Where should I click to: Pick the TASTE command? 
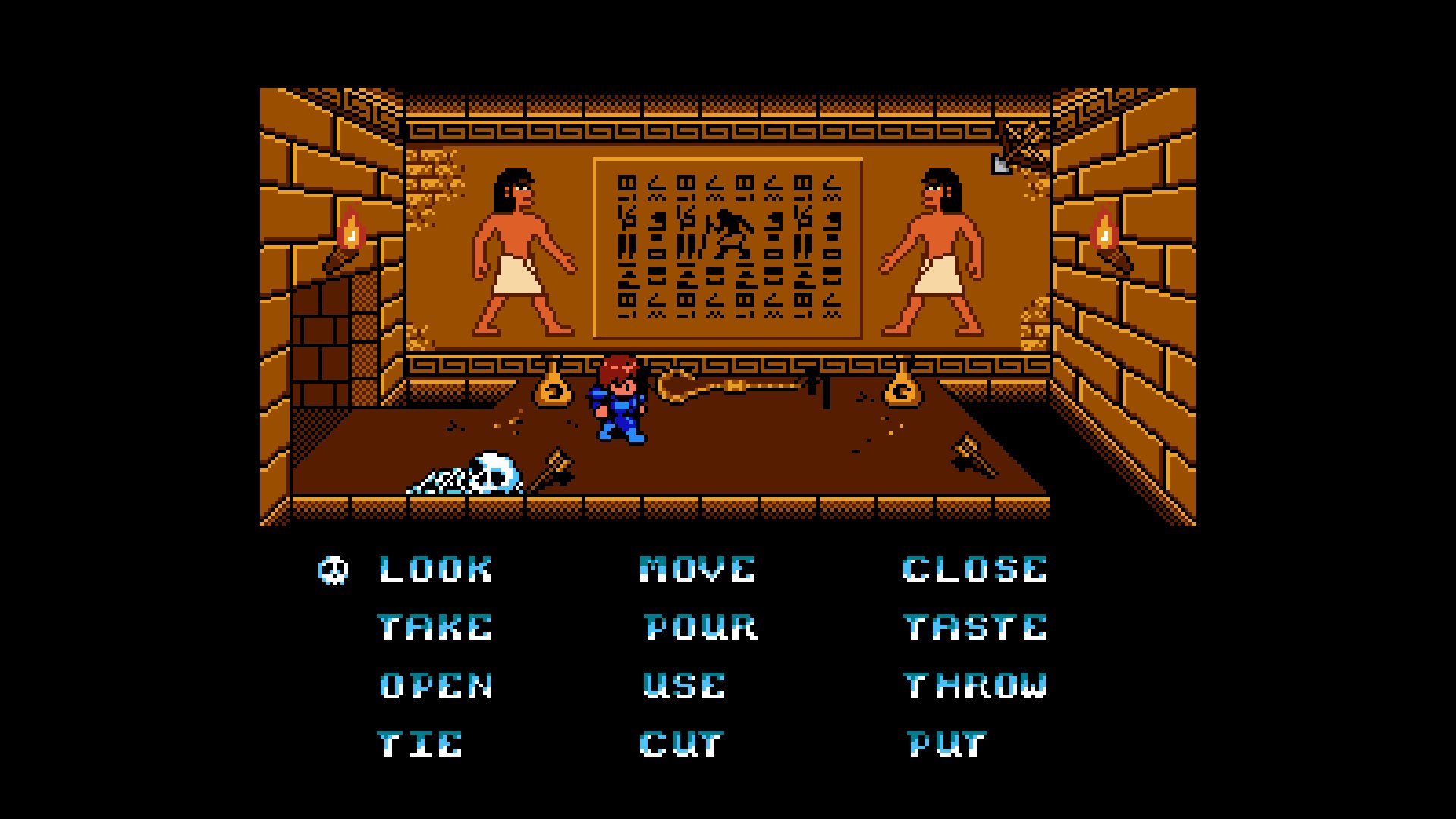(974, 628)
